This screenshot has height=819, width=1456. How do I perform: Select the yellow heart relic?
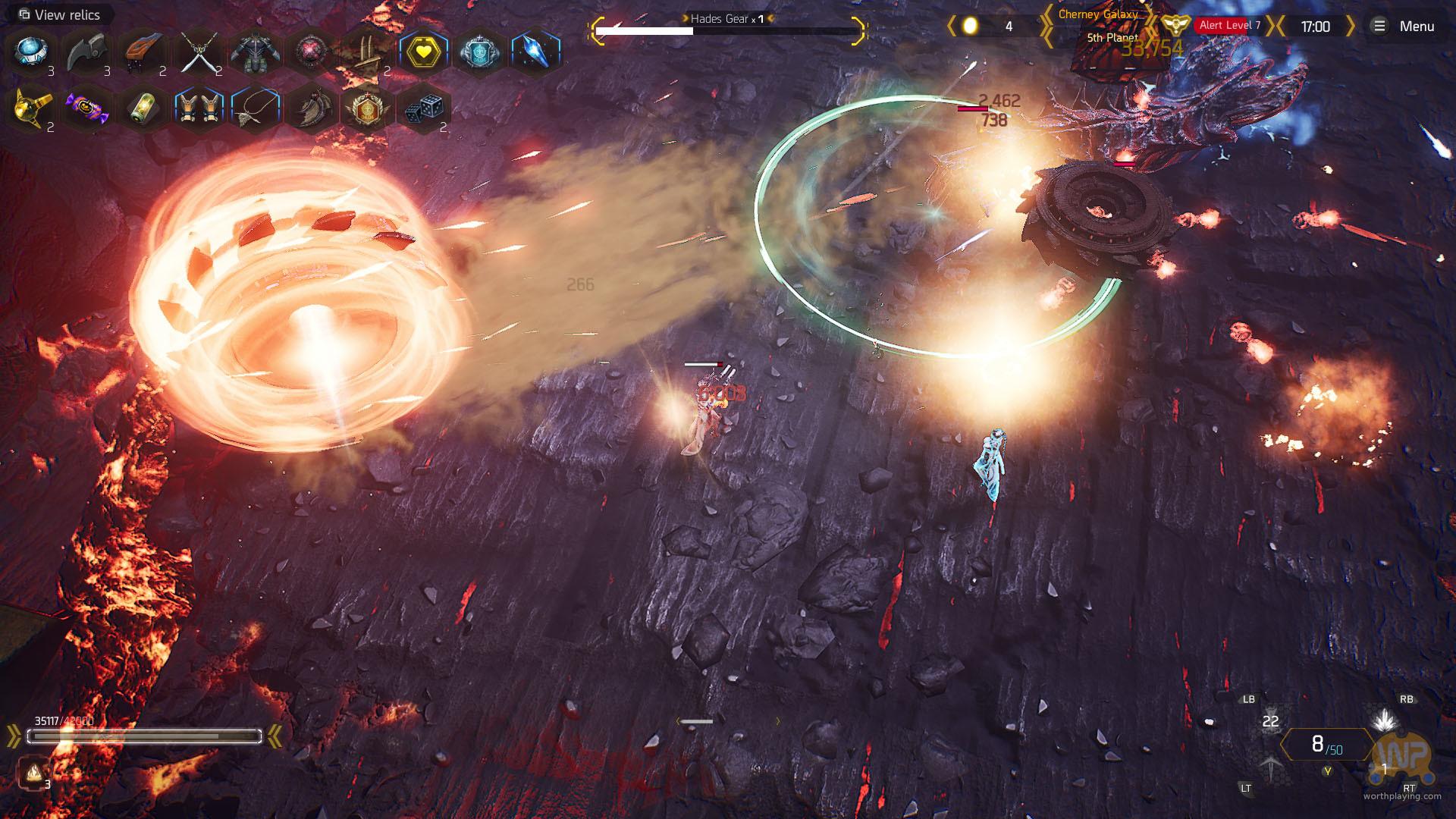(424, 52)
